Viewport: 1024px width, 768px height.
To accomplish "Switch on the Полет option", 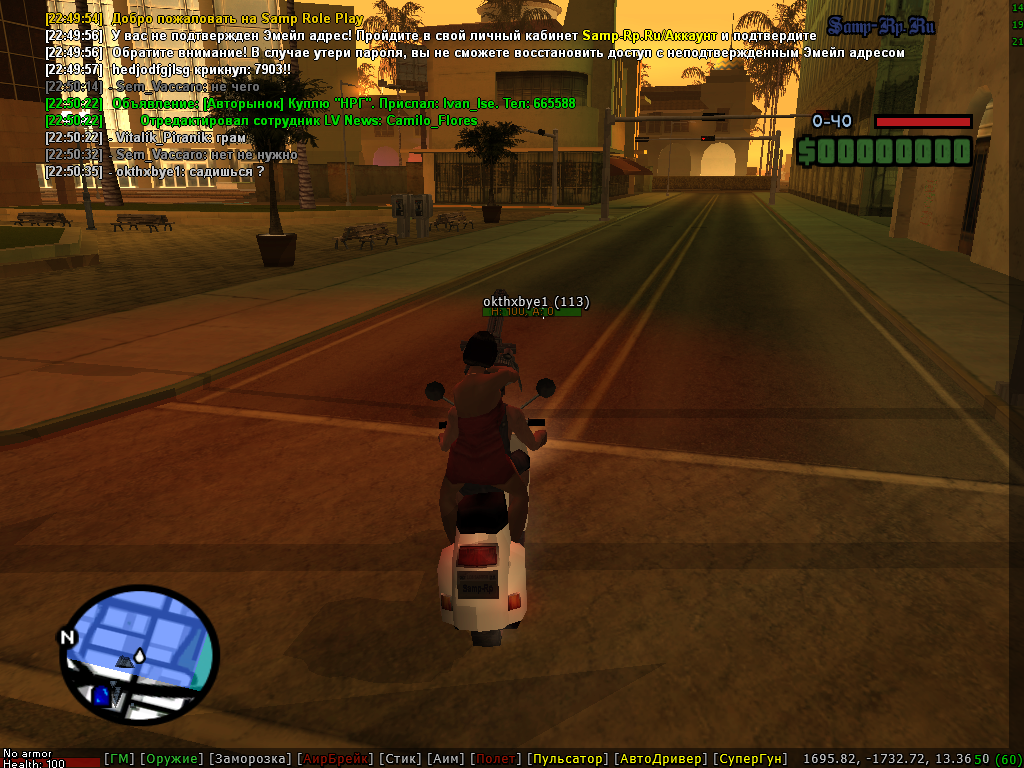I will tap(497, 760).
